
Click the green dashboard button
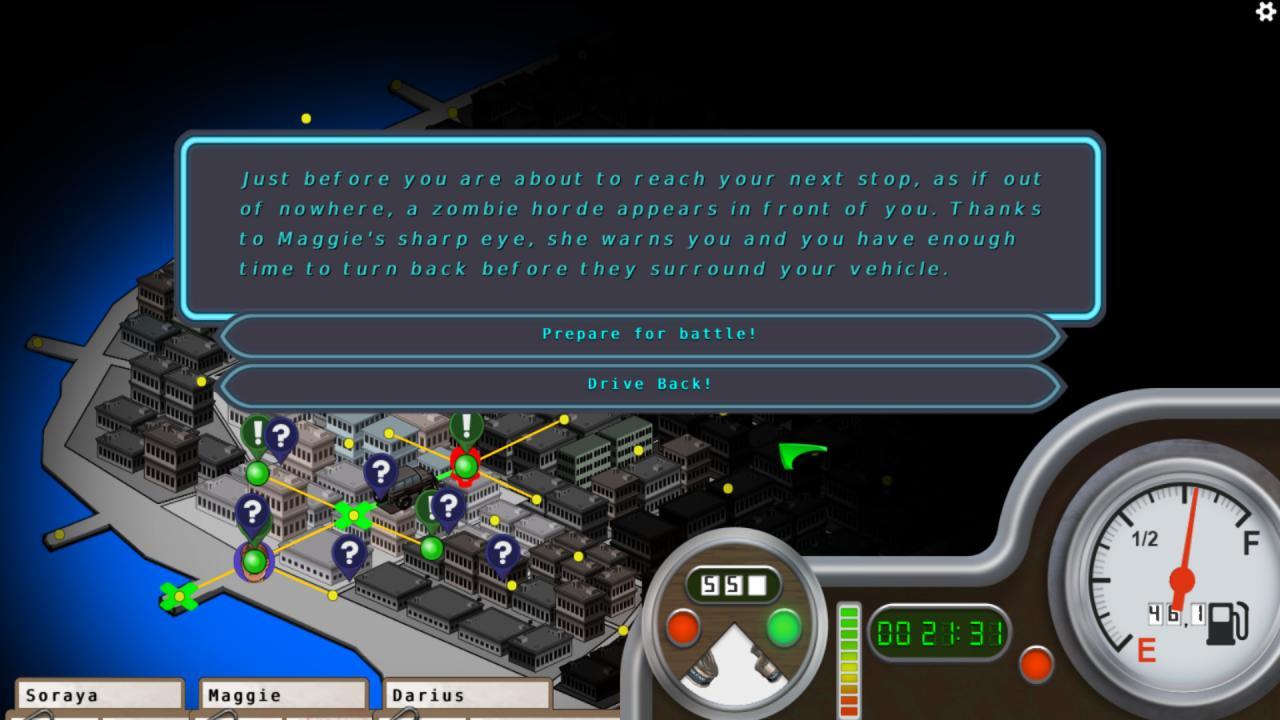(784, 629)
